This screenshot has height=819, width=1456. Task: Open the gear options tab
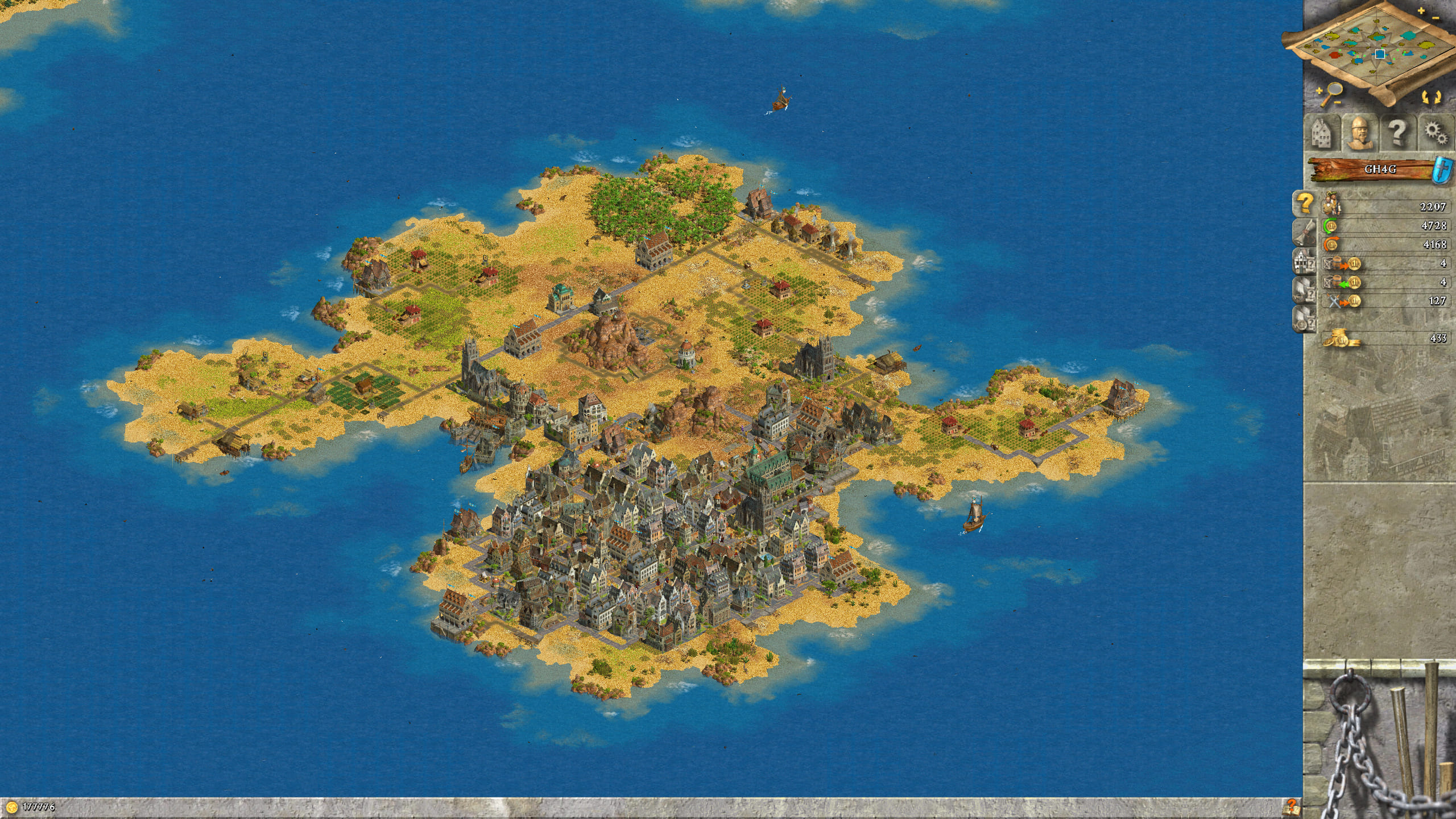1435,134
